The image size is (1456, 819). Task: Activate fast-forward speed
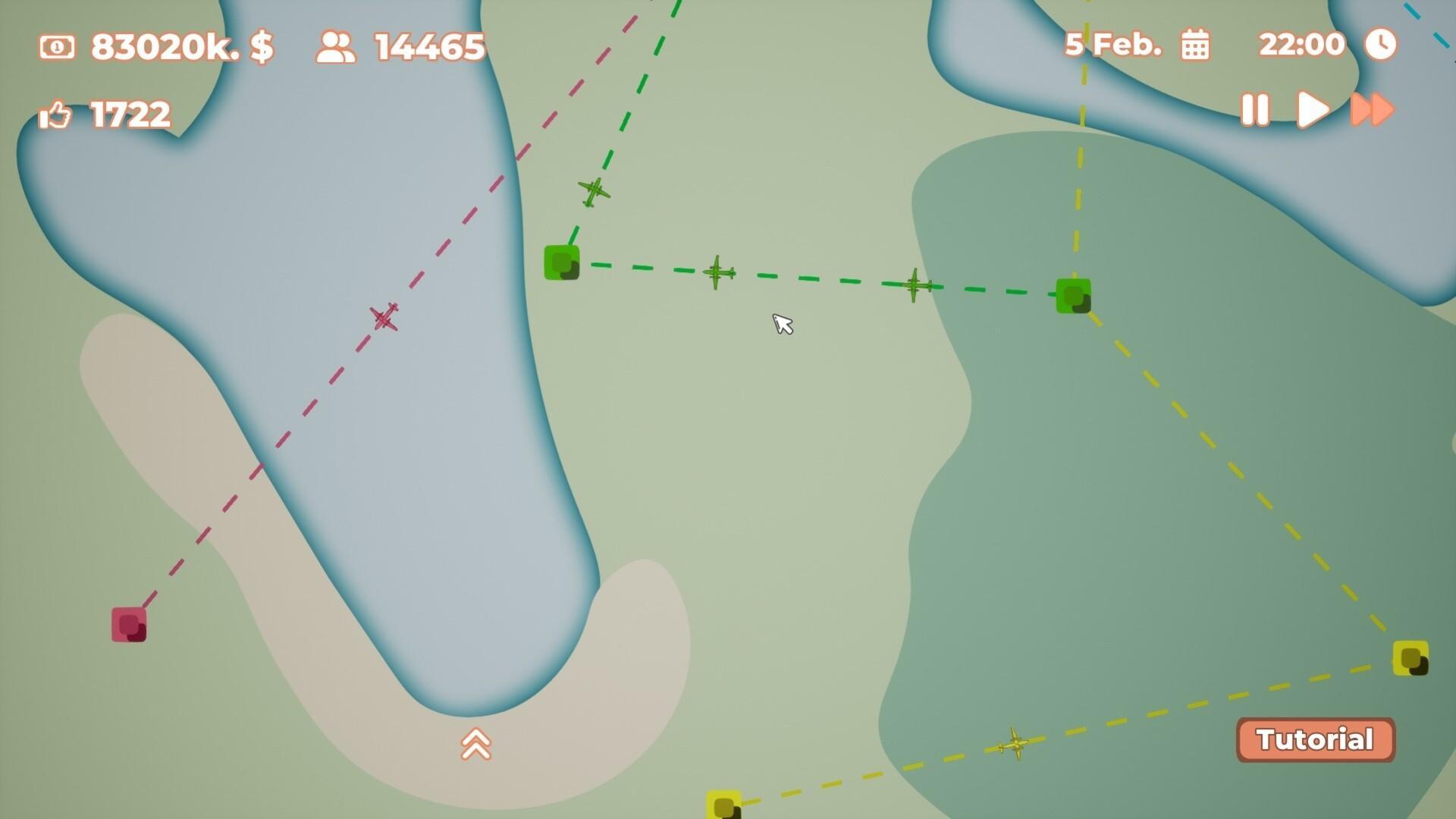coord(1371,108)
